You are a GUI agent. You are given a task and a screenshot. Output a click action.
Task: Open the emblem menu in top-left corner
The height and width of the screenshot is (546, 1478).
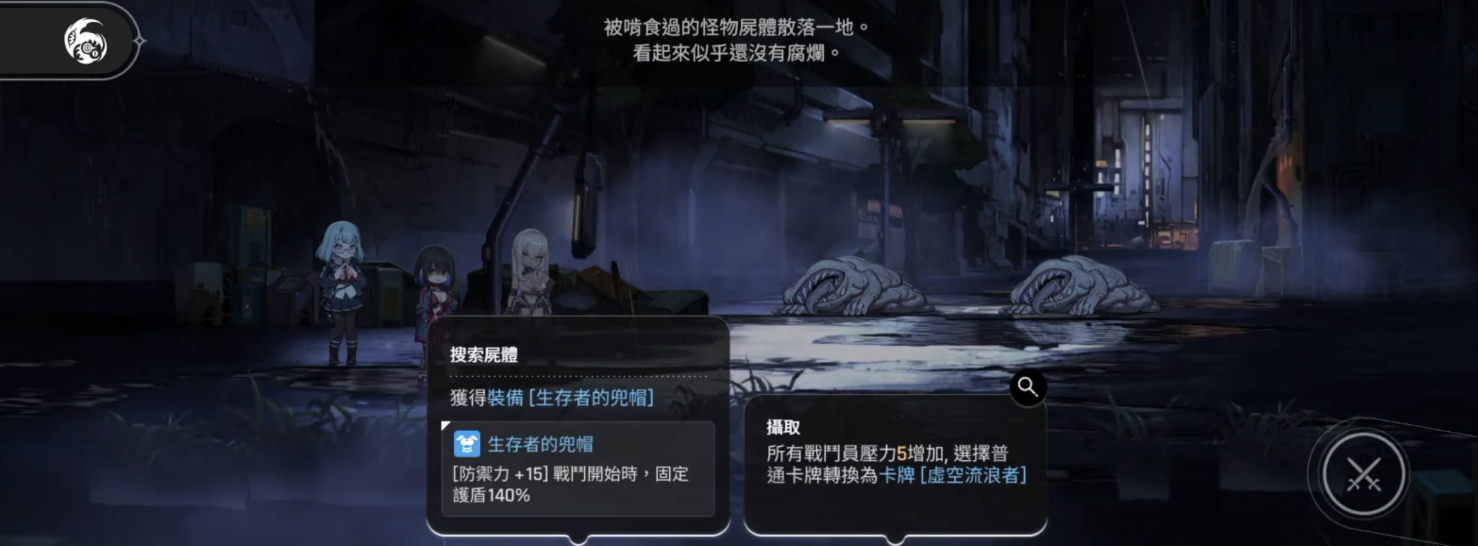pos(85,40)
